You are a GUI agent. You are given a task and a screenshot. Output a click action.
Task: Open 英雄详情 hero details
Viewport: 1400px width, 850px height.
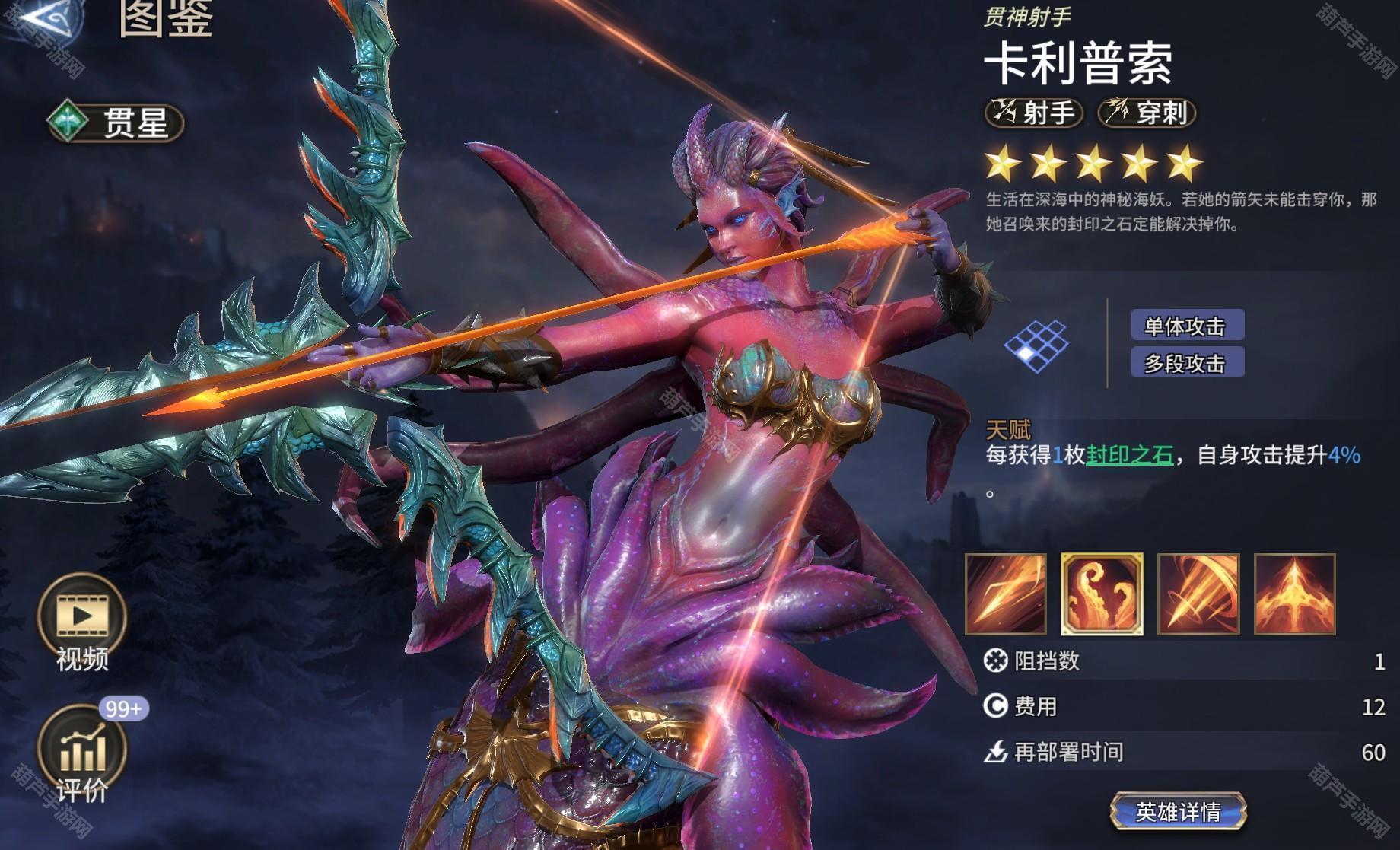click(1177, 811)
